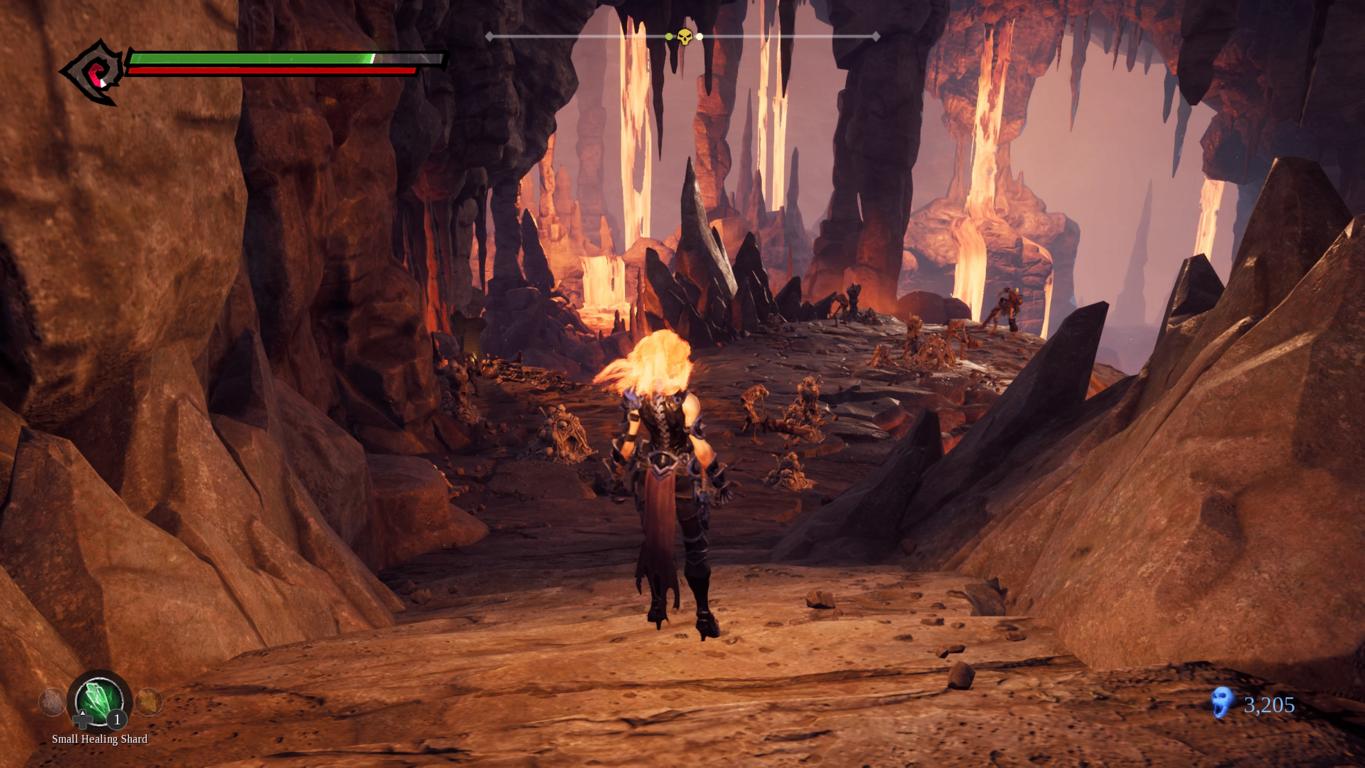The height and width of the screenshot is (768, 1365).
Task: Choose the faded grey item left of the shard
Action: click(52, 701)
